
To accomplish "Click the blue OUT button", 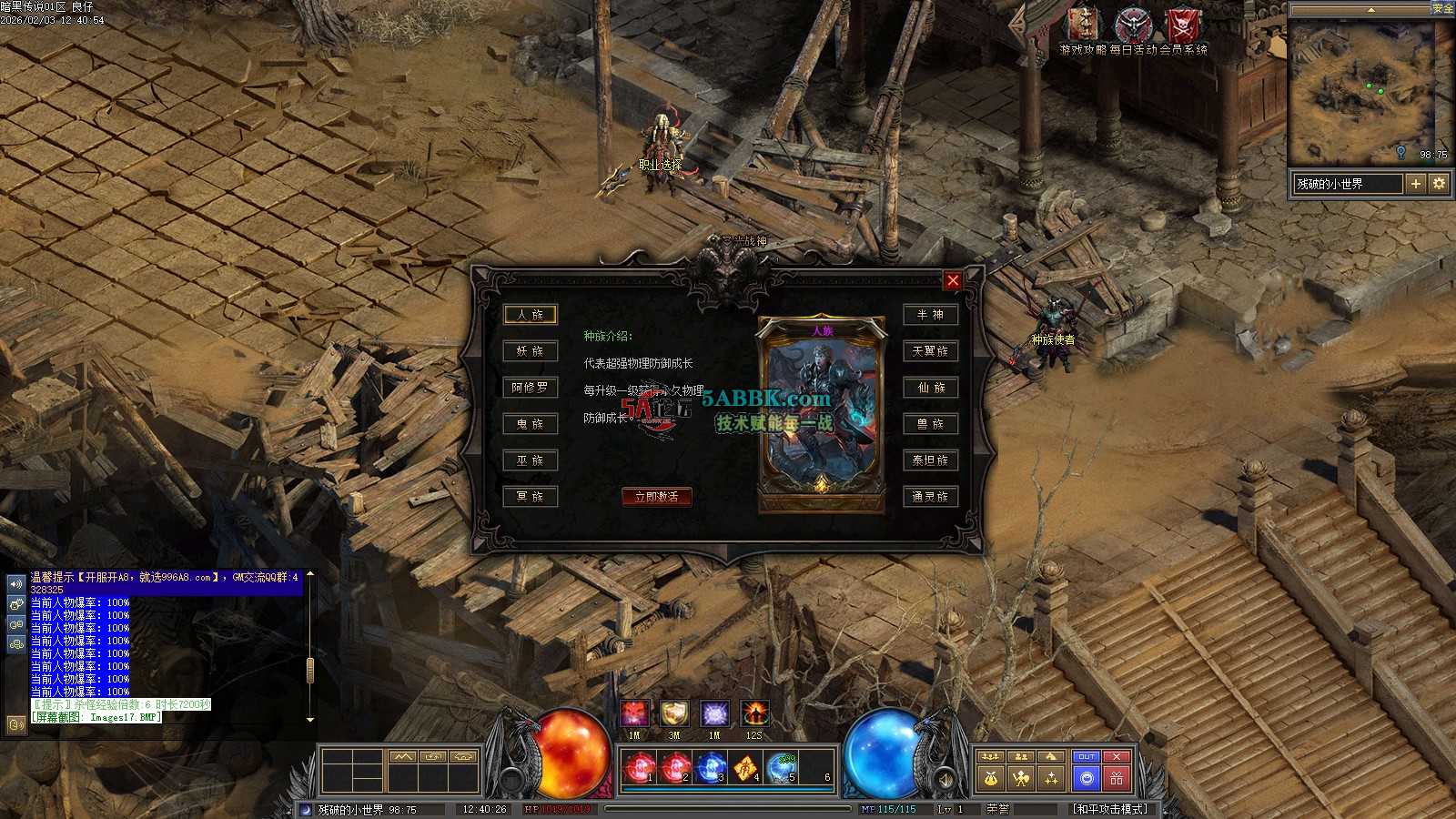I will pyautogui.click(x=1086, y=757).
